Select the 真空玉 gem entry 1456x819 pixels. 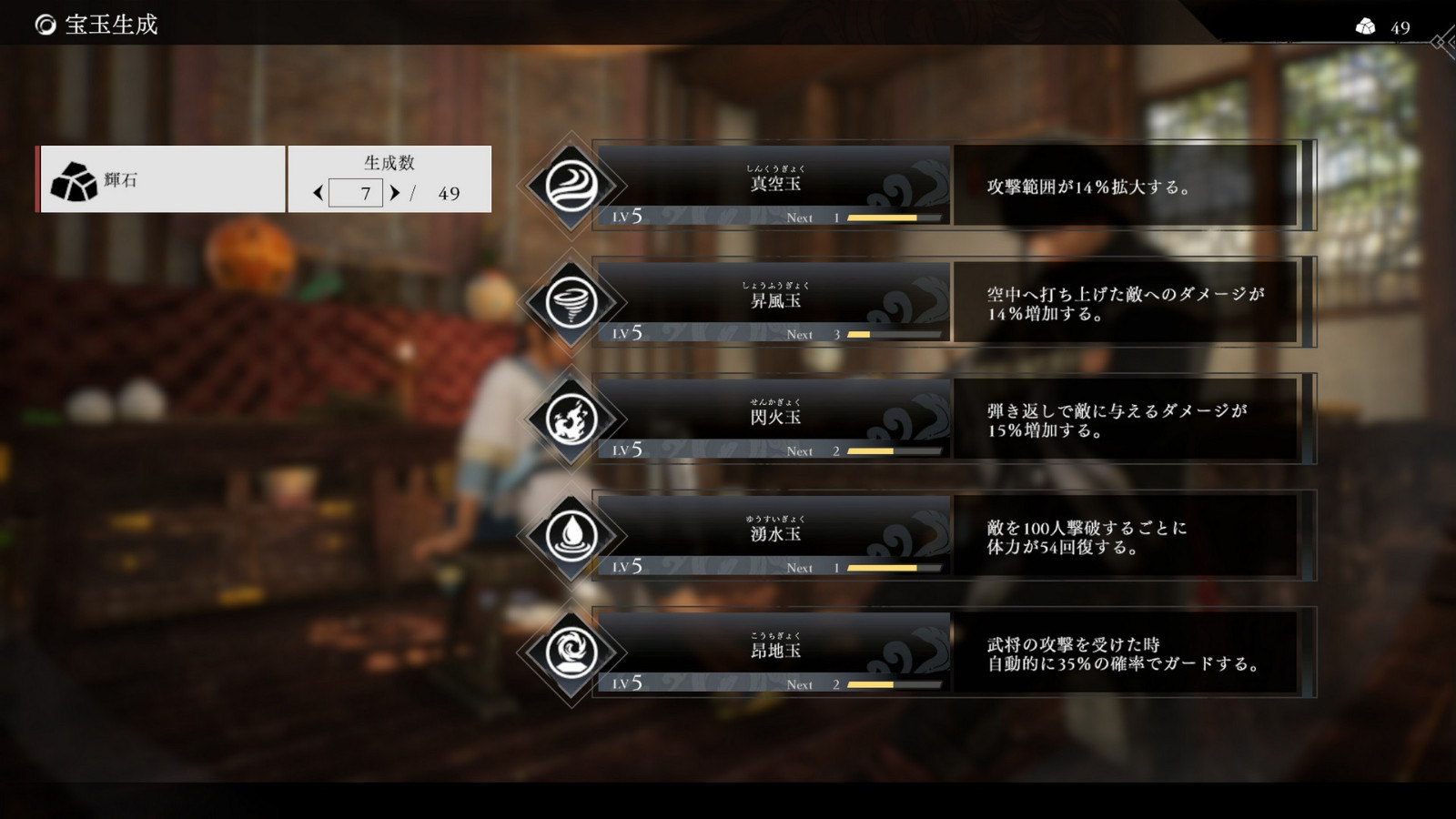click(x=773, y=182)
